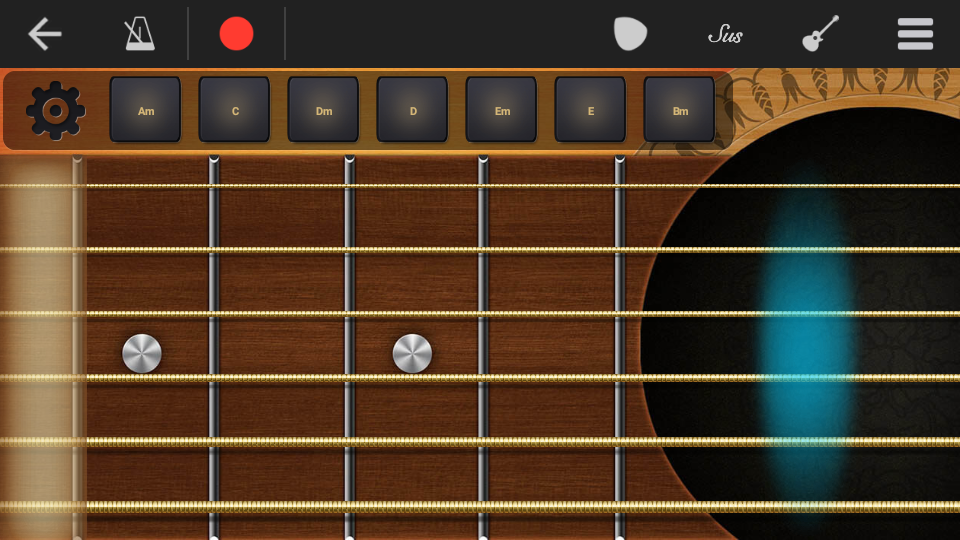Strum the Em chord button
This screenshot has width=960, height=540.
pyautogui.click(x=502, y=110)
